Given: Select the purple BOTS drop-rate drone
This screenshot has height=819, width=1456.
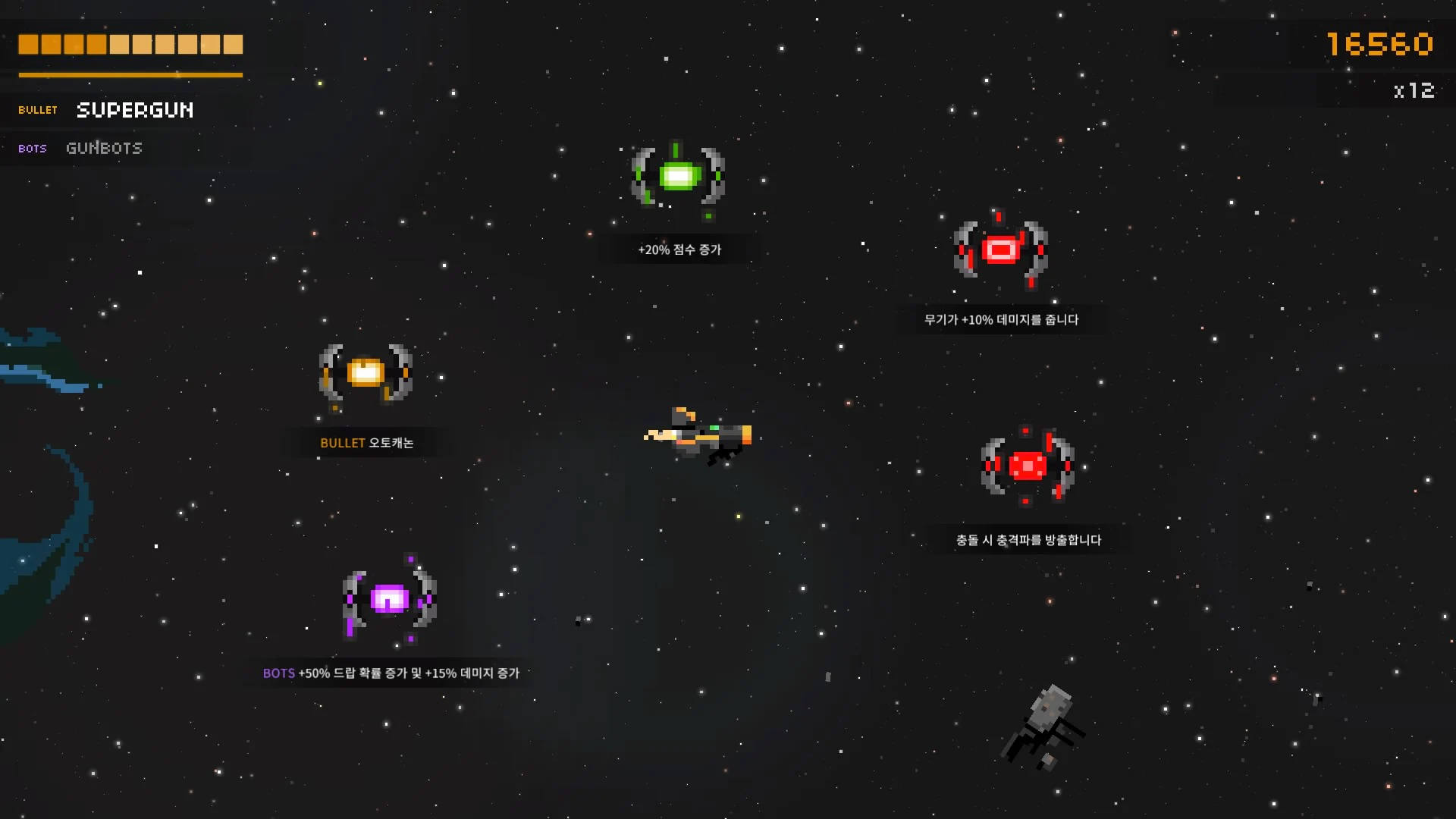Looking at the screenshot, I should tap(391, 599).
